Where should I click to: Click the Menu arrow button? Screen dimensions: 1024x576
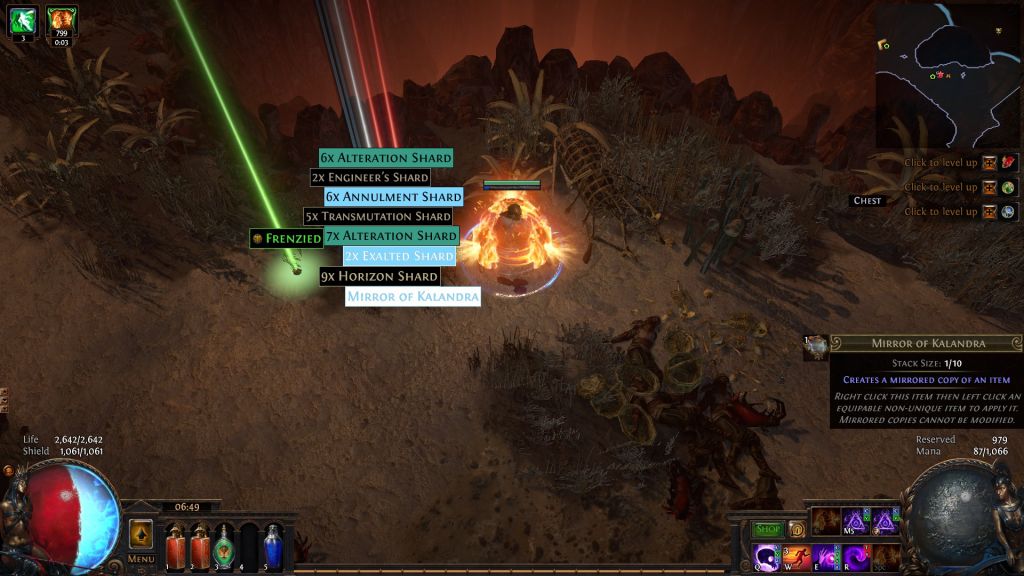(141, 534)
